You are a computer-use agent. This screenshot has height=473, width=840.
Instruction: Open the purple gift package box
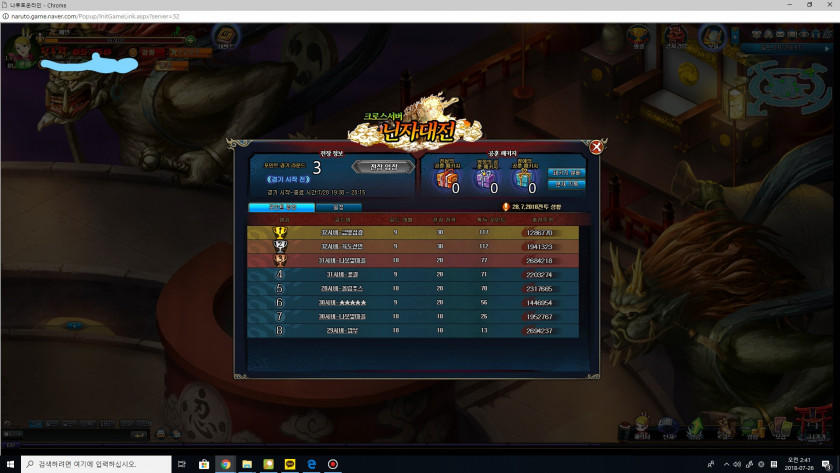[x=485, y=179]
